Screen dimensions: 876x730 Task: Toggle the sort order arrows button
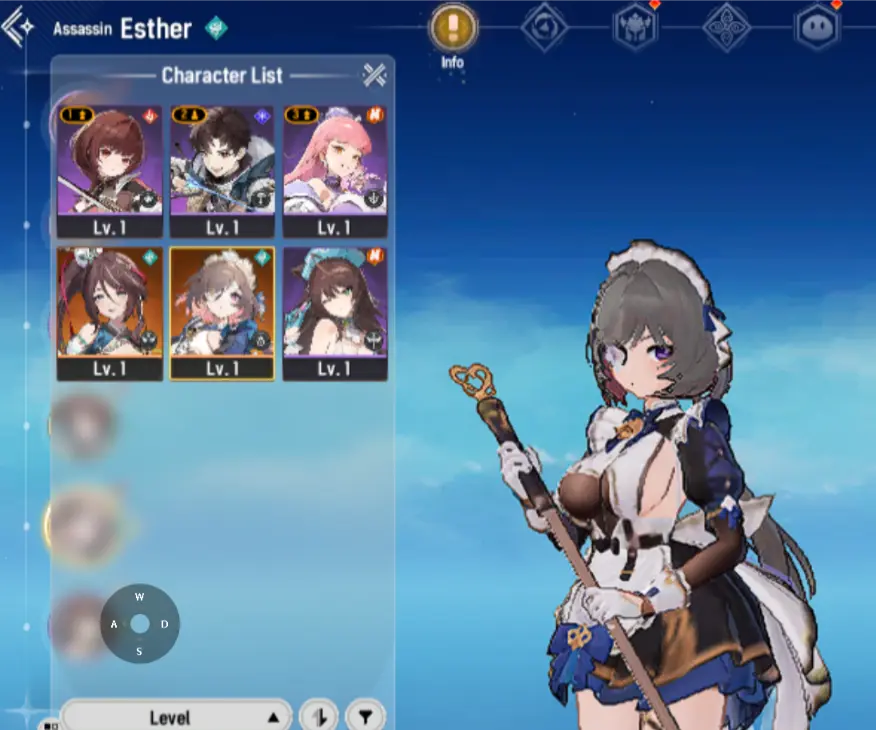click(319, 716)
